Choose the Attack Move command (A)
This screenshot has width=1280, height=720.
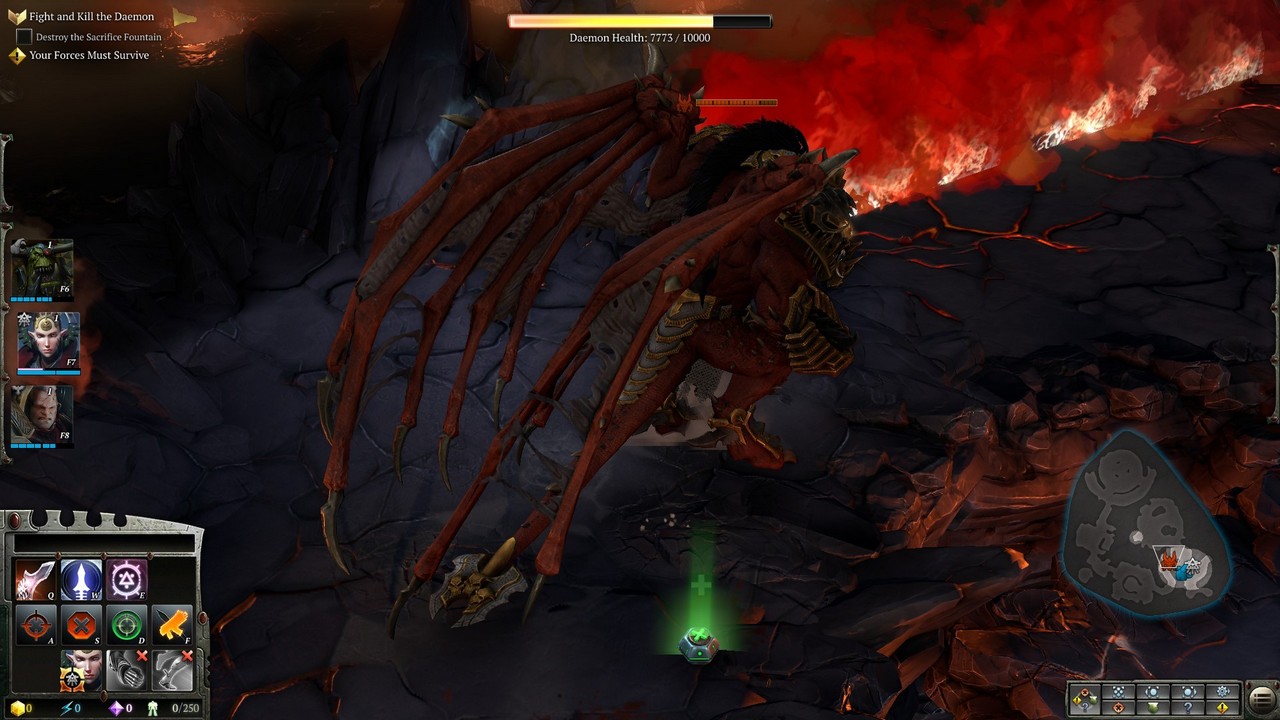35,626
